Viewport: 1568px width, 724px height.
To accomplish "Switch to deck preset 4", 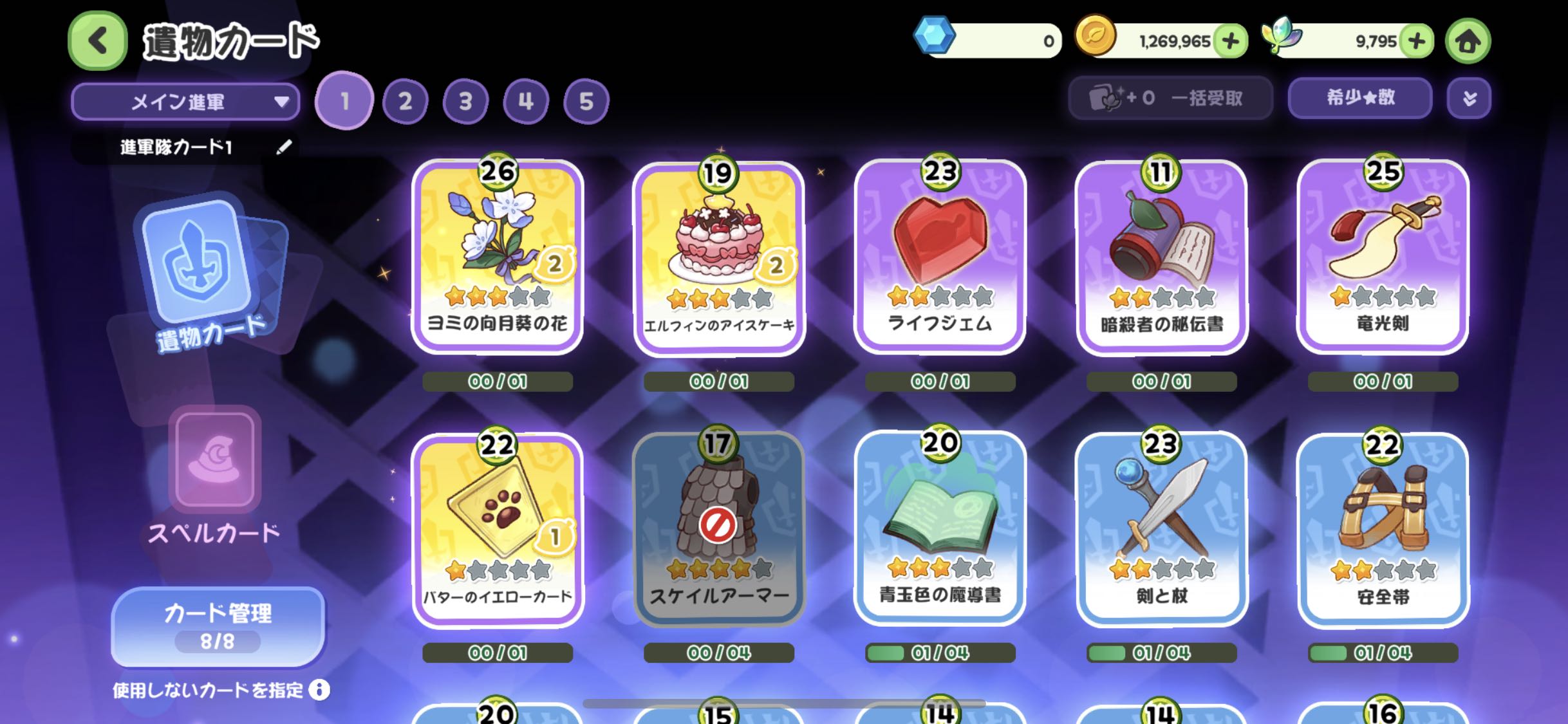I will pyautogui.click(x=526, y=102).
